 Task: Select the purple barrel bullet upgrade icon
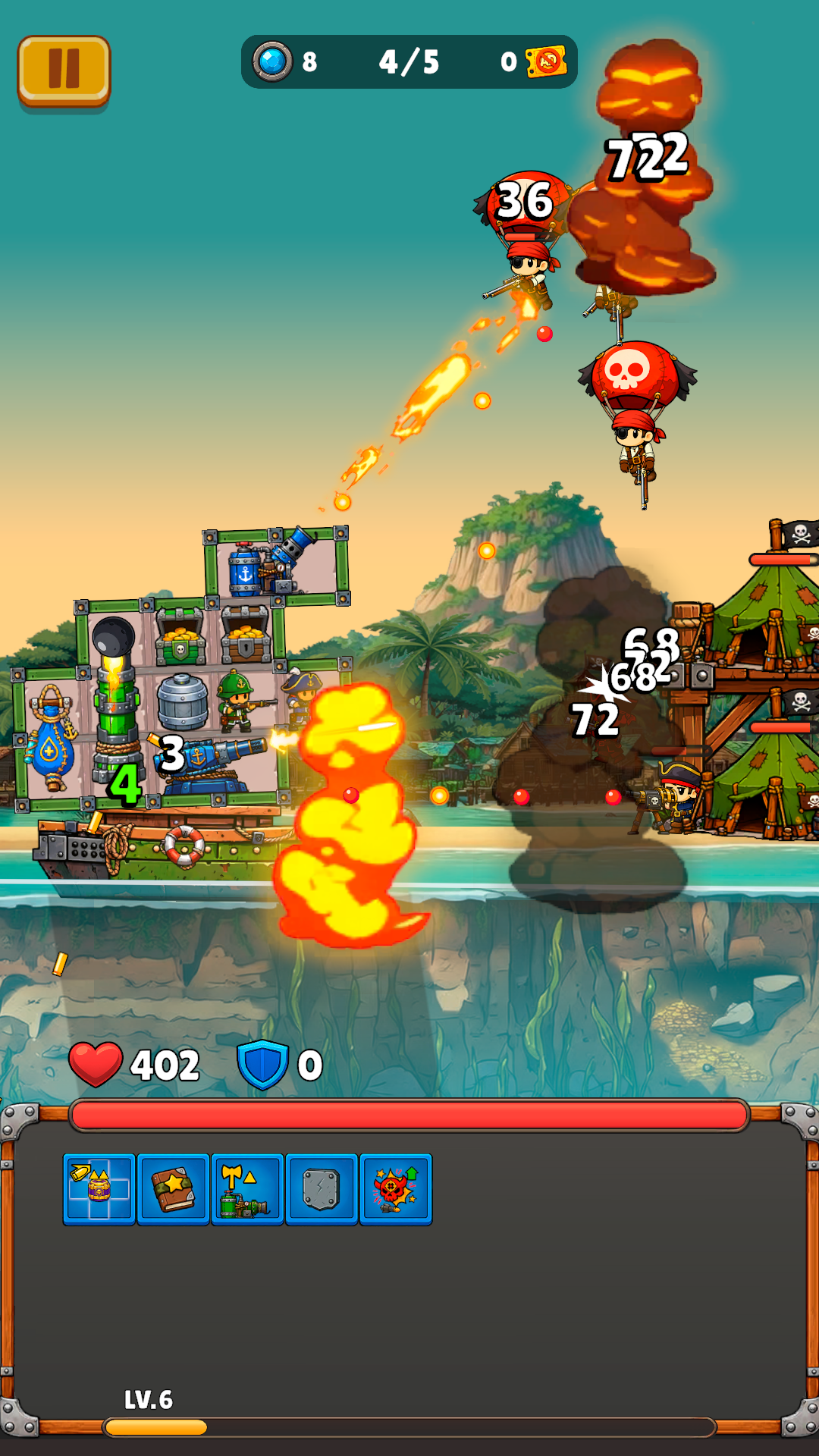99,1189
